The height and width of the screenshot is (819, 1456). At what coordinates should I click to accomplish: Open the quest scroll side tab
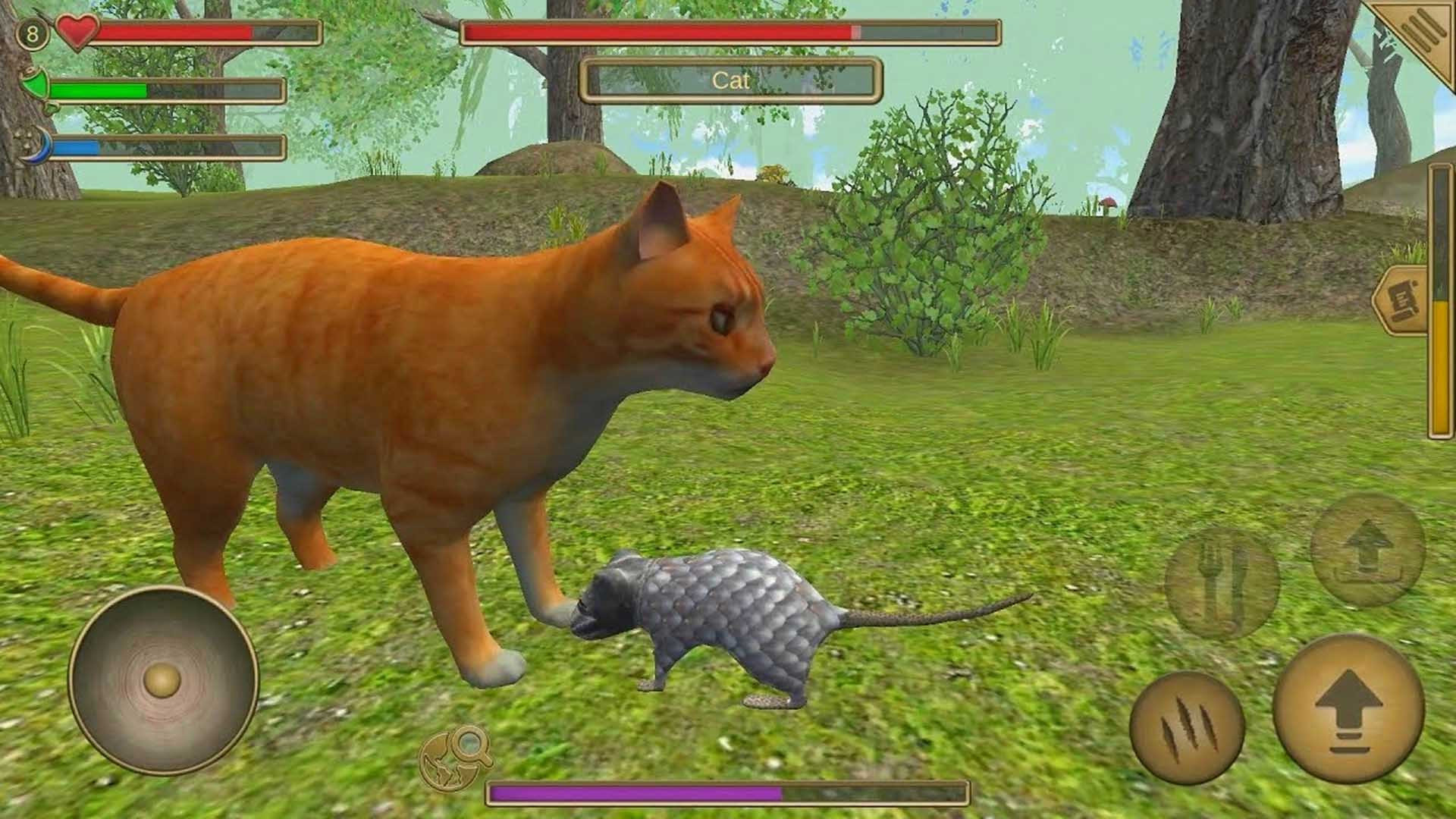[1401, 299]
